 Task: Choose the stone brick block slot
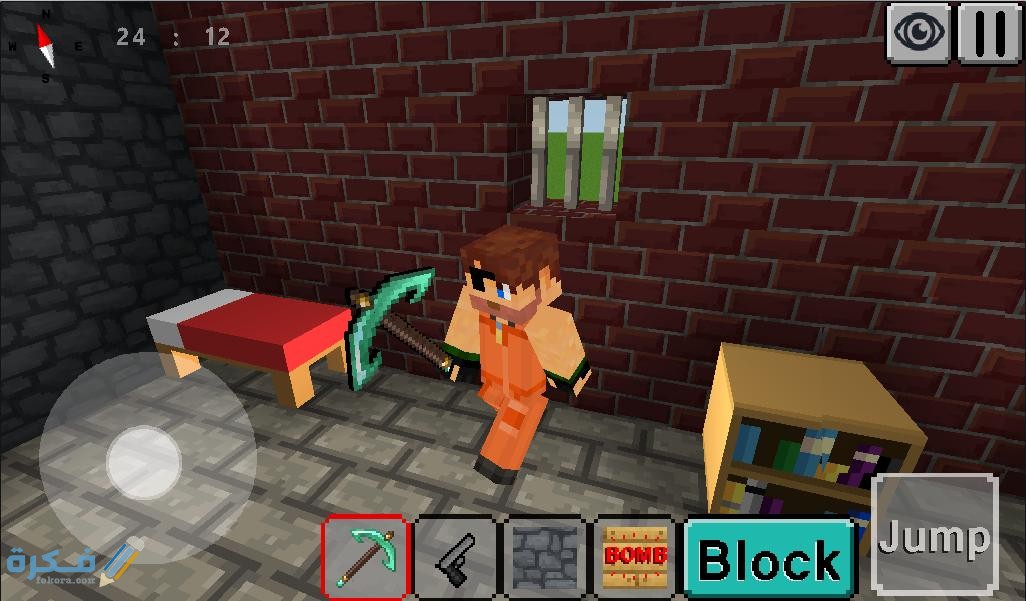(x=545, y=557)
